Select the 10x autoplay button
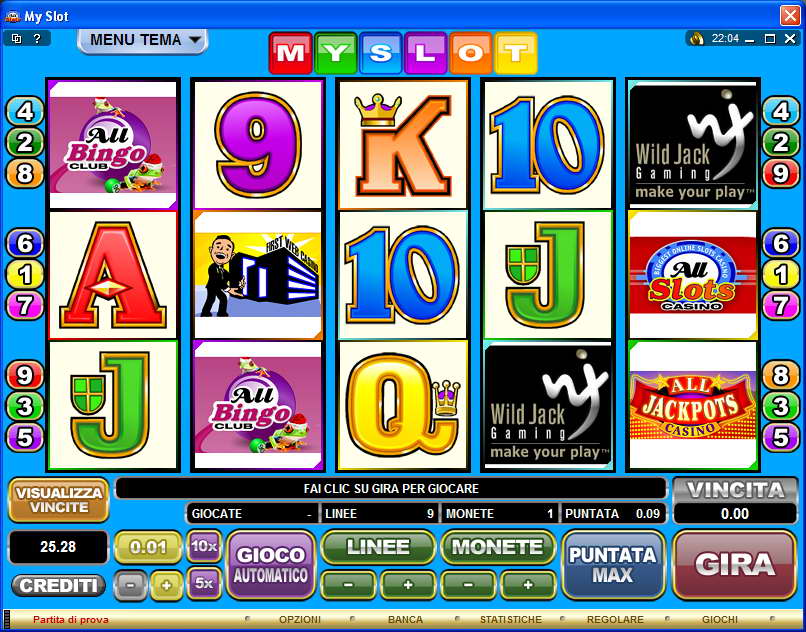806x632 pixels. (204, 546)
